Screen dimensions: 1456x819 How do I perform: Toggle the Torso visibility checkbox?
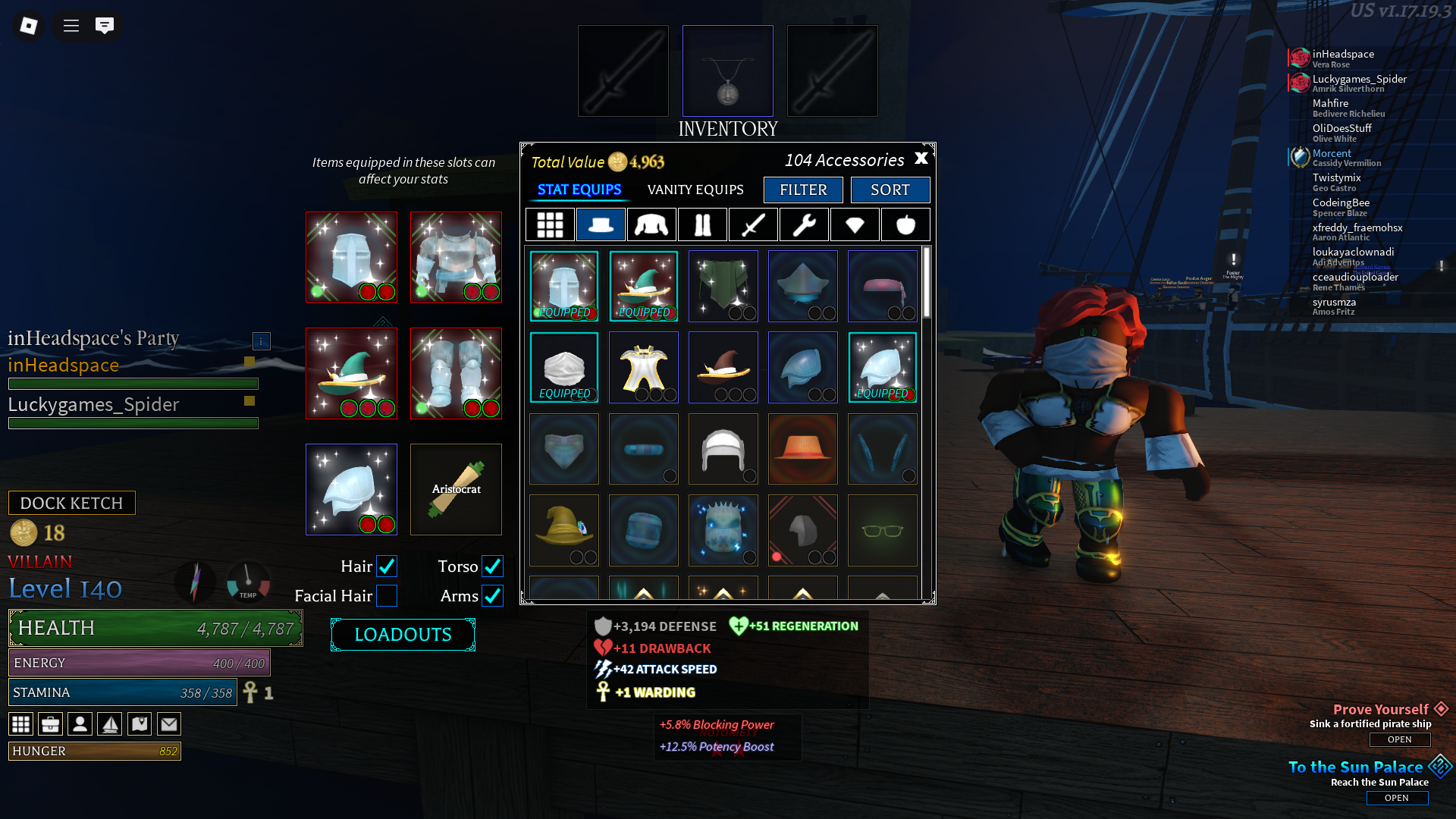pyautogui.click(x=492, y=566)
